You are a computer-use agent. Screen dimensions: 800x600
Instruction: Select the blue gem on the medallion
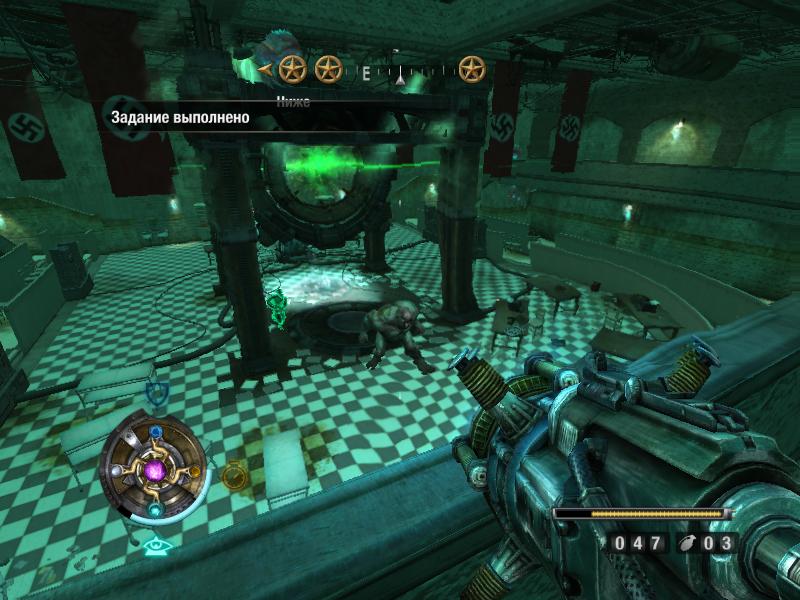click(156, 433)
